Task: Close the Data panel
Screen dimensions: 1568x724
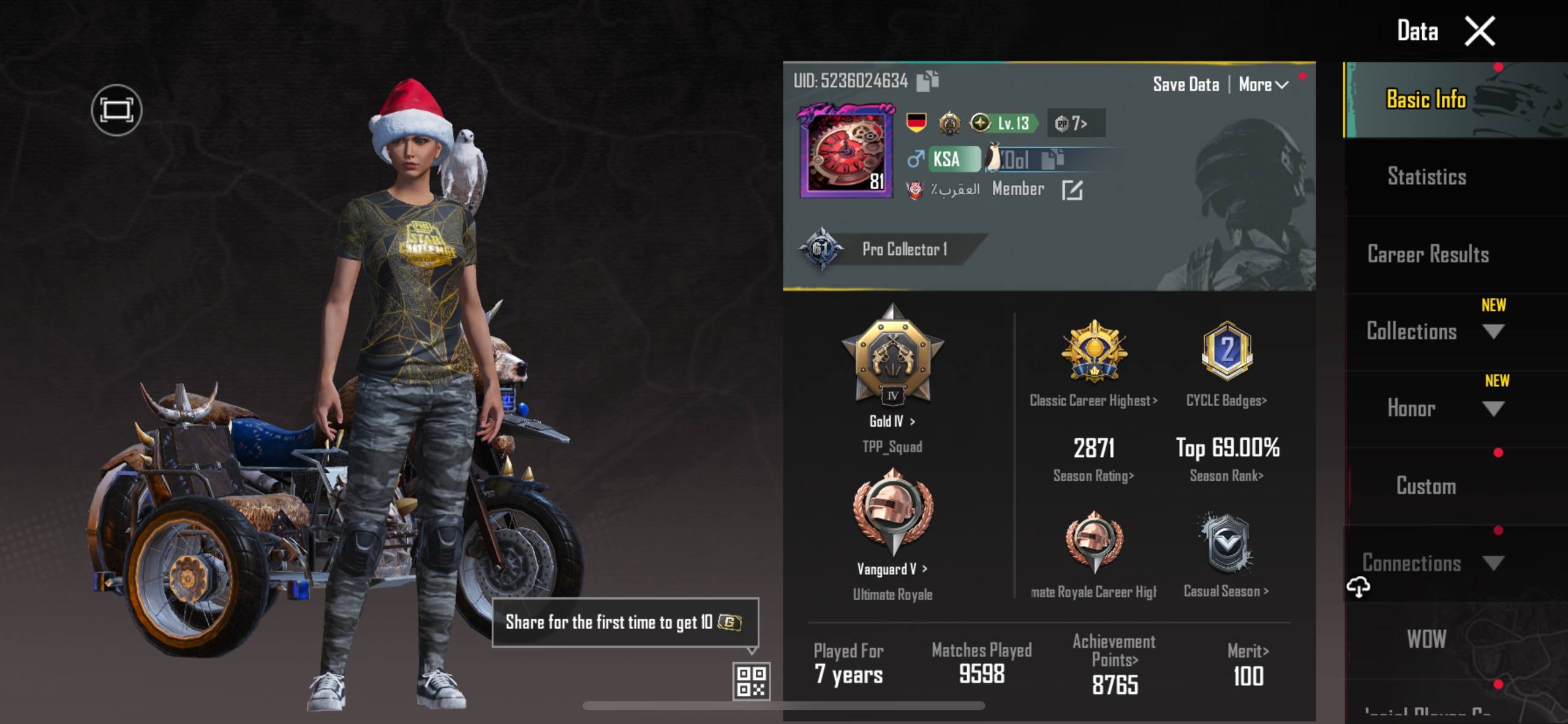Action: tap(1479, 31)
